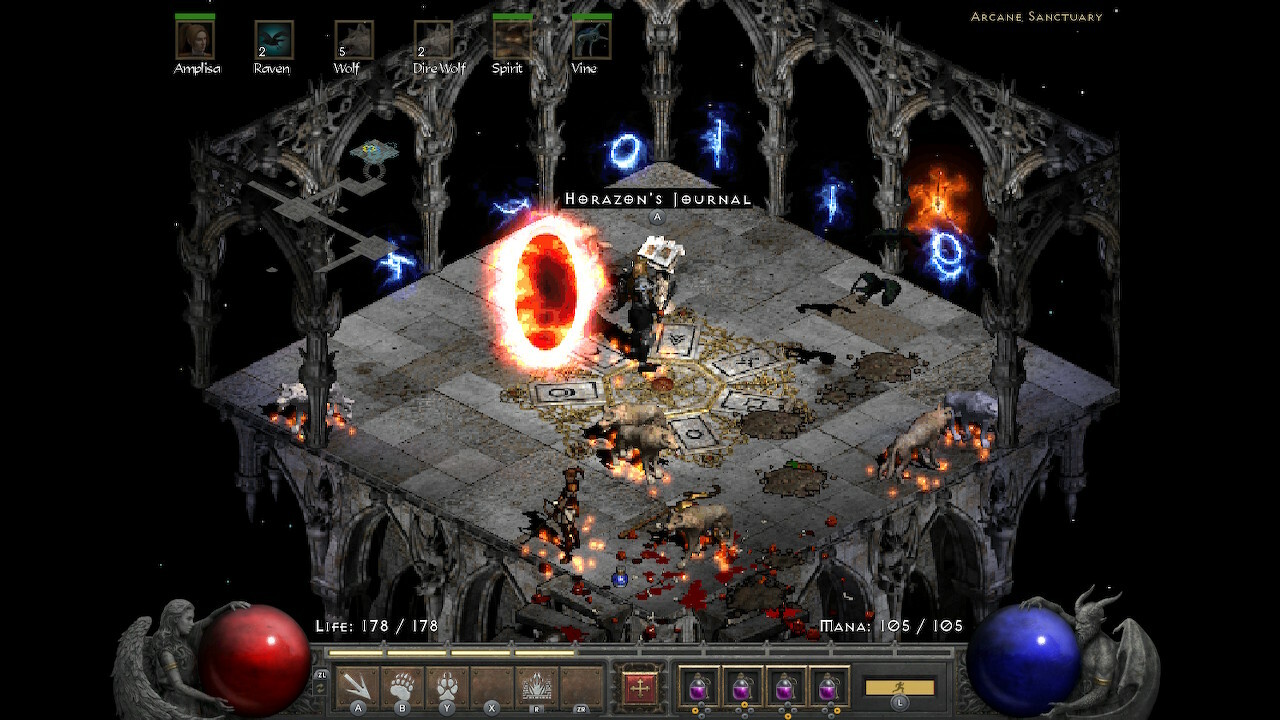Screen dimensions: 1280x720
Task: Toggle the running man run/walk indicator
Action: [x=900, y=688]
